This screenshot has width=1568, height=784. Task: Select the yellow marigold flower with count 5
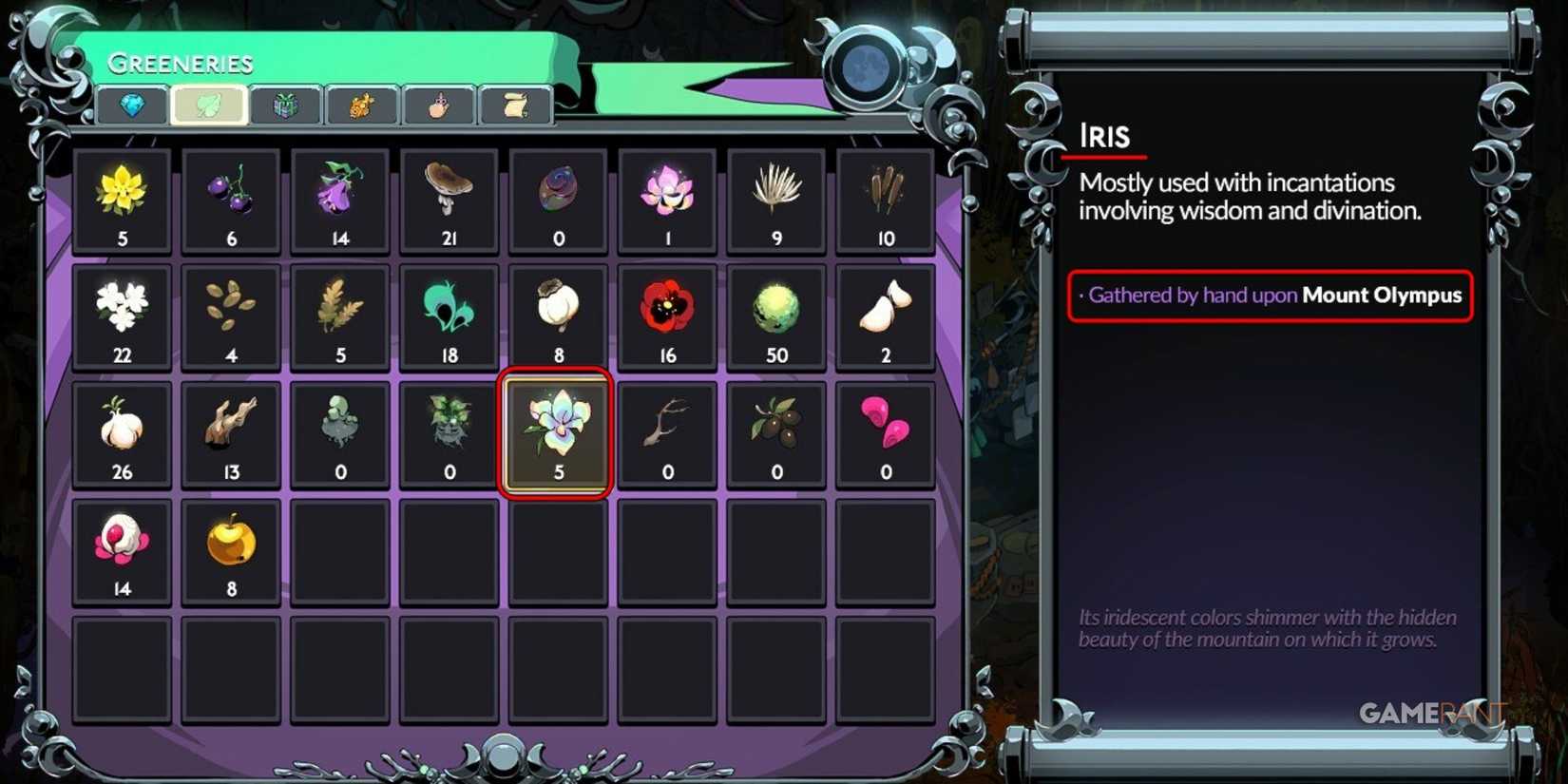pyautogui.click(x=122, y=195)
